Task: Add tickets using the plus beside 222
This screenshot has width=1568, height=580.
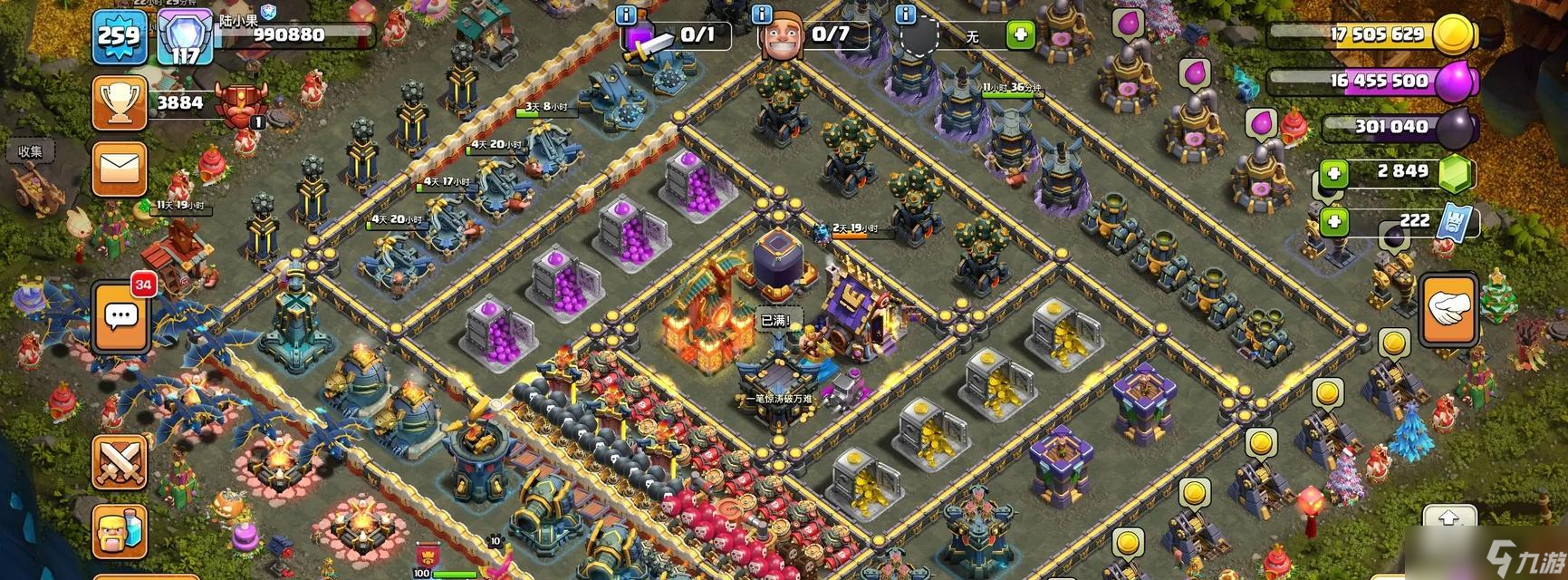Action: pyautogui.click(x=1332, y=220)
